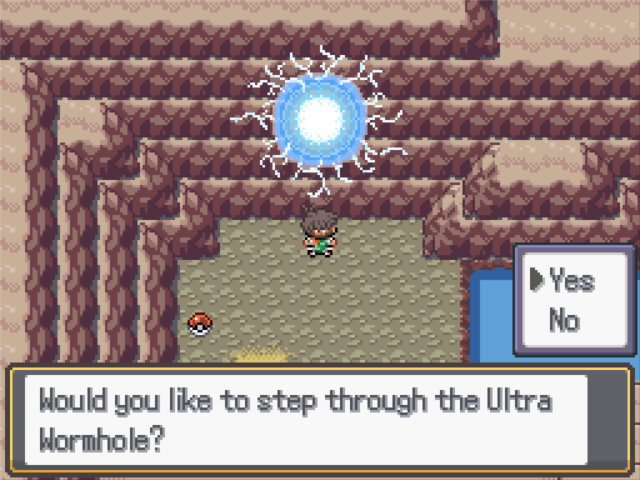
Task: Select No to decline the wormhole
Action: coord(565,320)
